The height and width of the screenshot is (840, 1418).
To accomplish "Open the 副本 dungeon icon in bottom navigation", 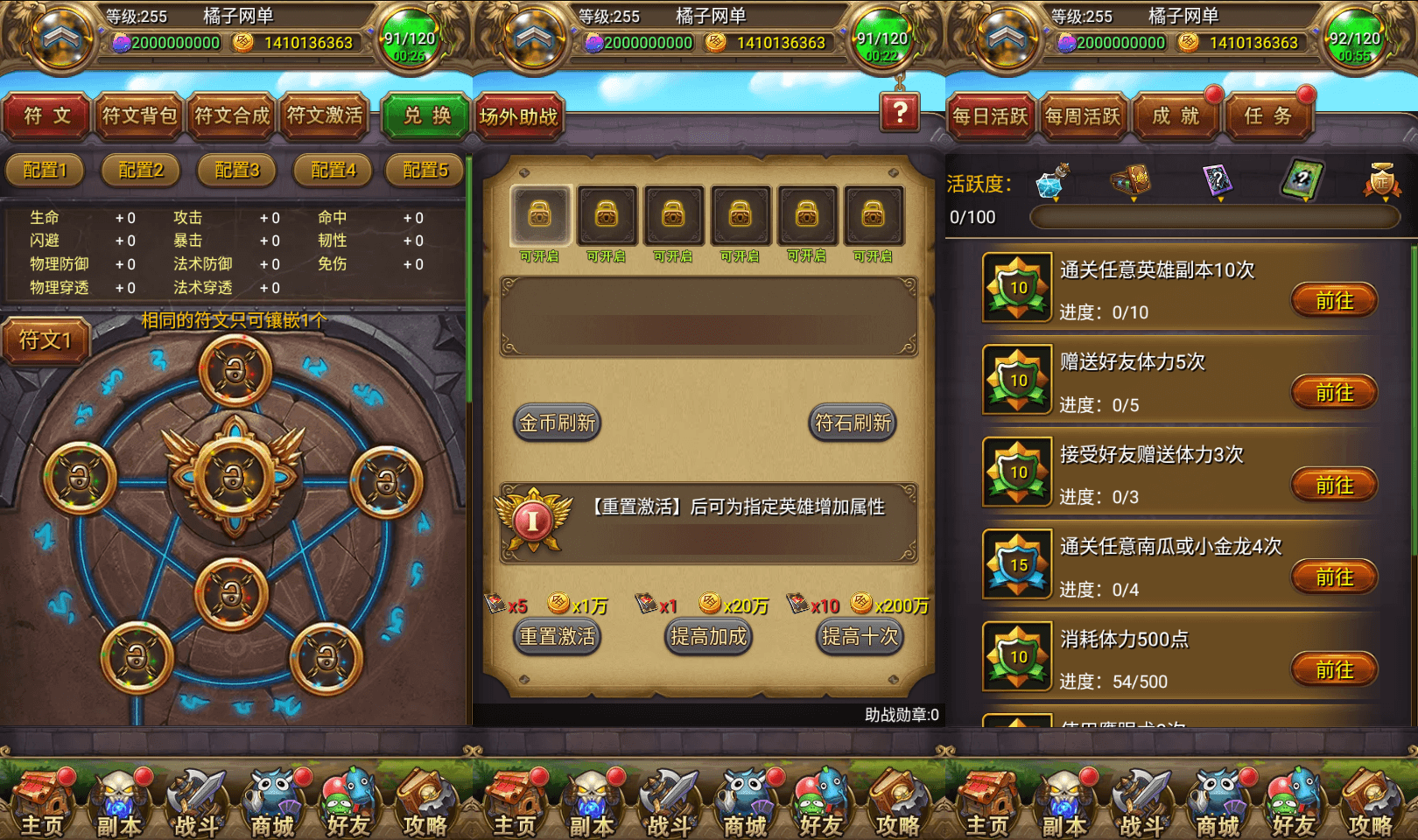I will click(x=120, y=801).
